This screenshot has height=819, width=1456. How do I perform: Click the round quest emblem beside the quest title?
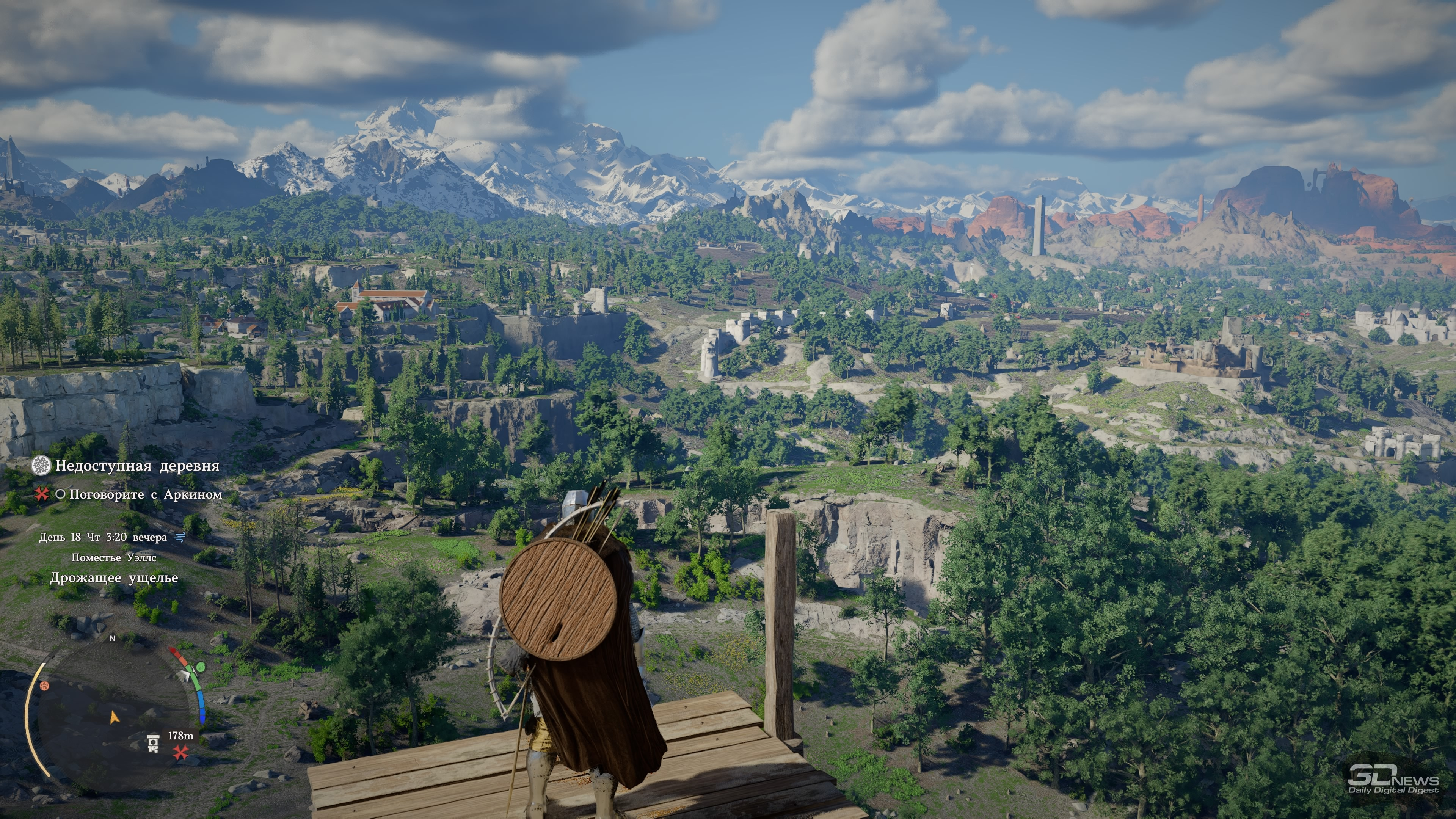pos(41,466)
